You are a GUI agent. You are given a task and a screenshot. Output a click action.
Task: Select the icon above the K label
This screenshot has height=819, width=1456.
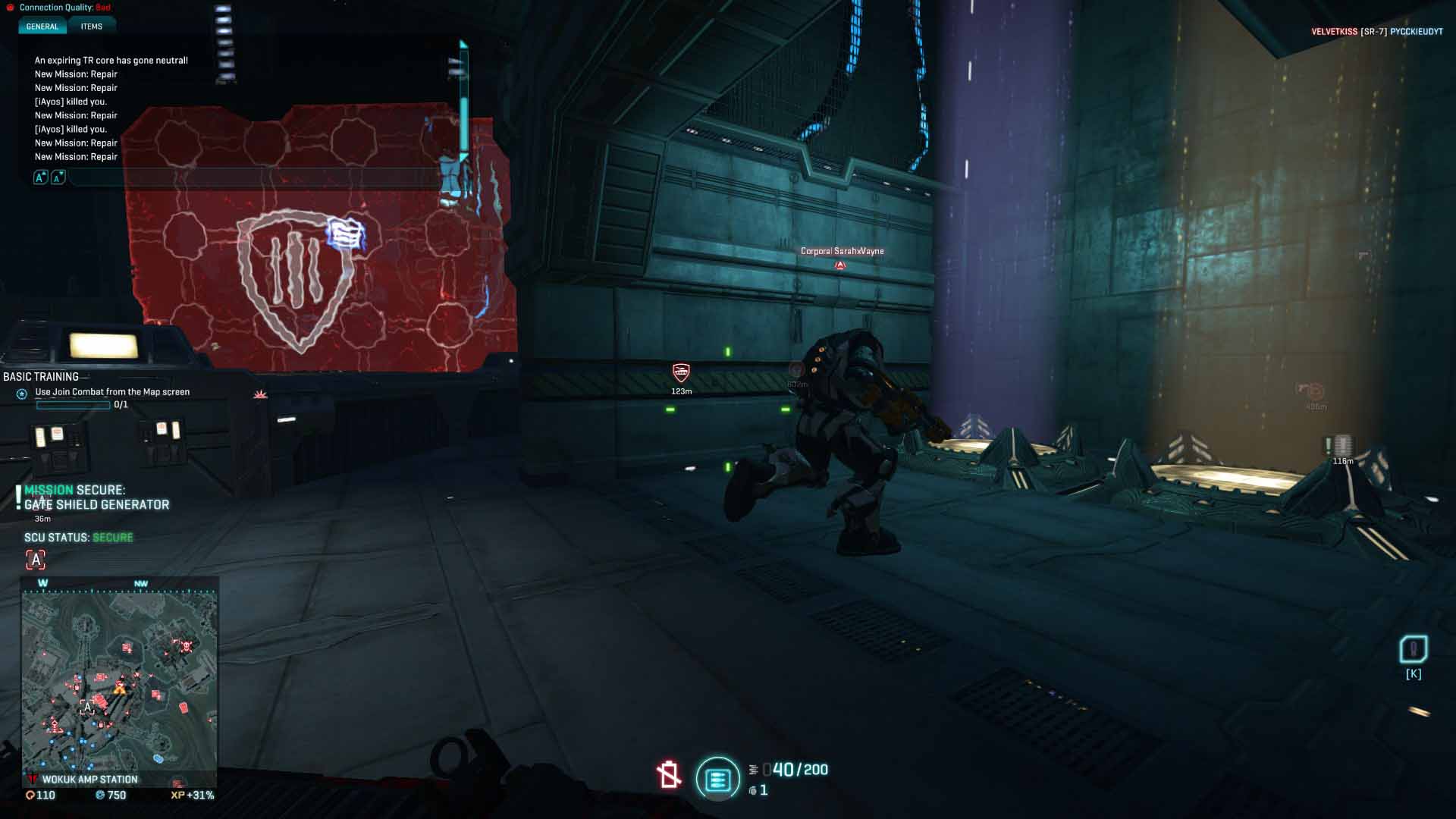click(1413, 650)
